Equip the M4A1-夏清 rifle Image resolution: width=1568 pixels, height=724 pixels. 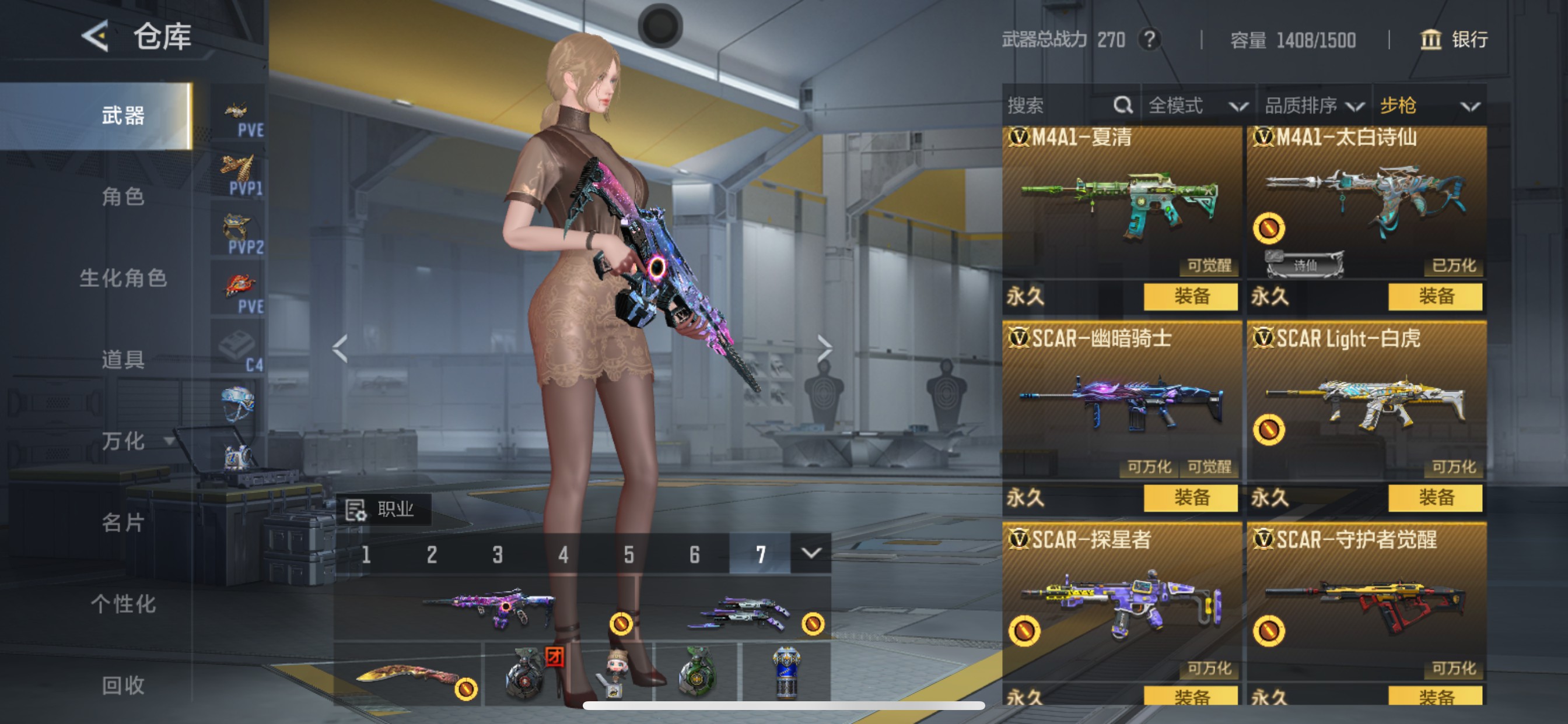[x=1190, y=297]
